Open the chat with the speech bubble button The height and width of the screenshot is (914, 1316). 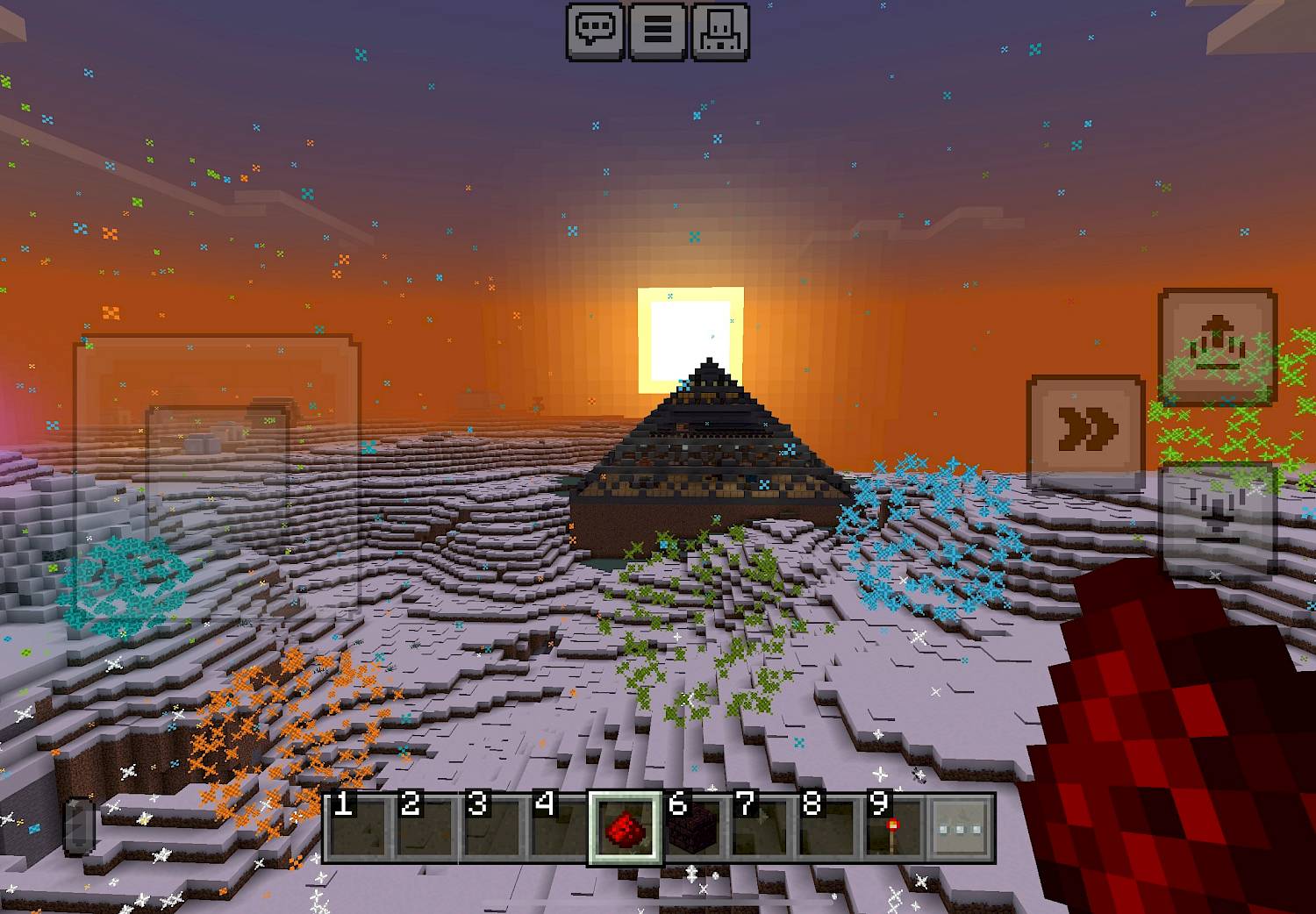596,32
